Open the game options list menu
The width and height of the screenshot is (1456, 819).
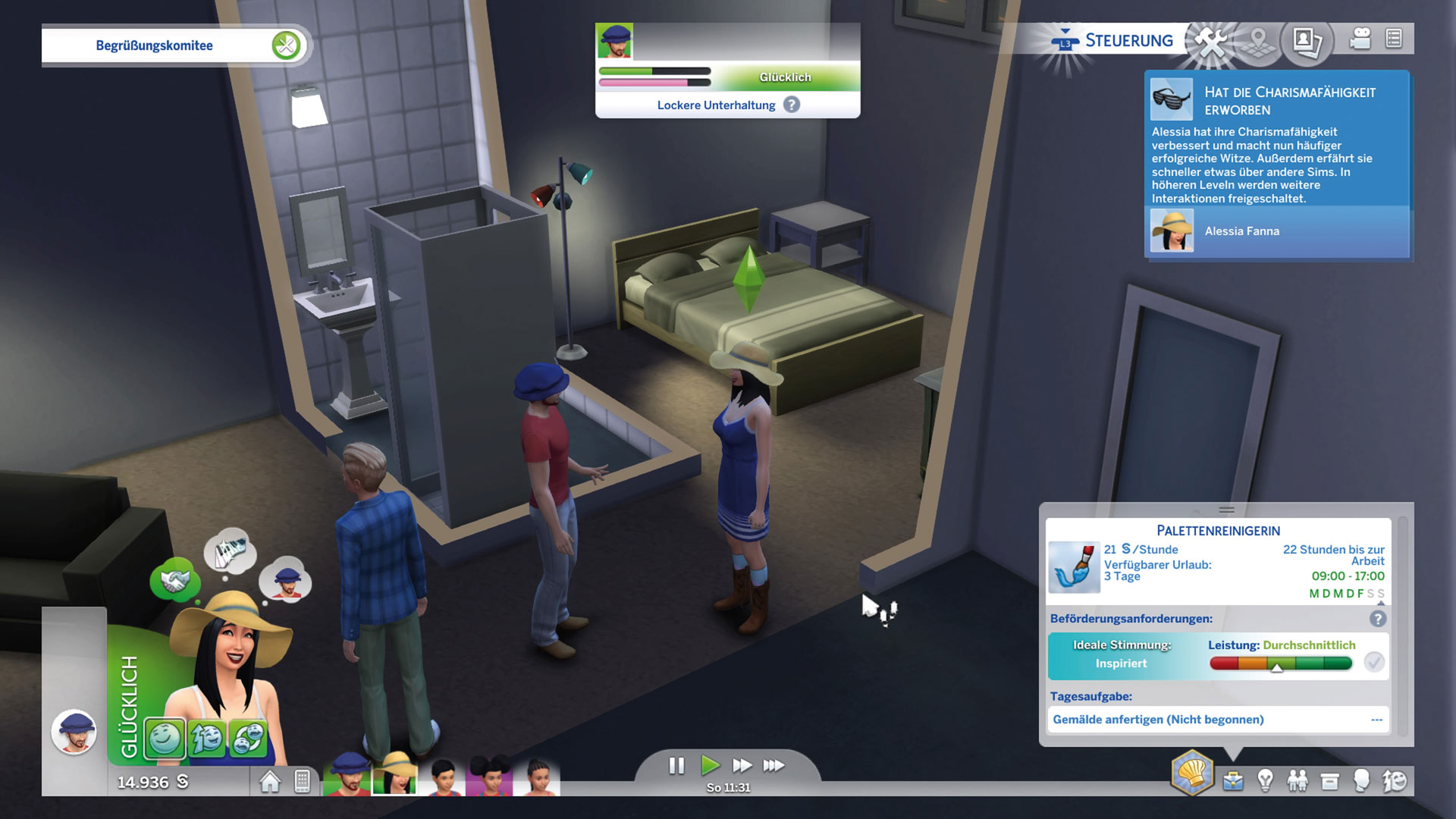point(1394,39)
